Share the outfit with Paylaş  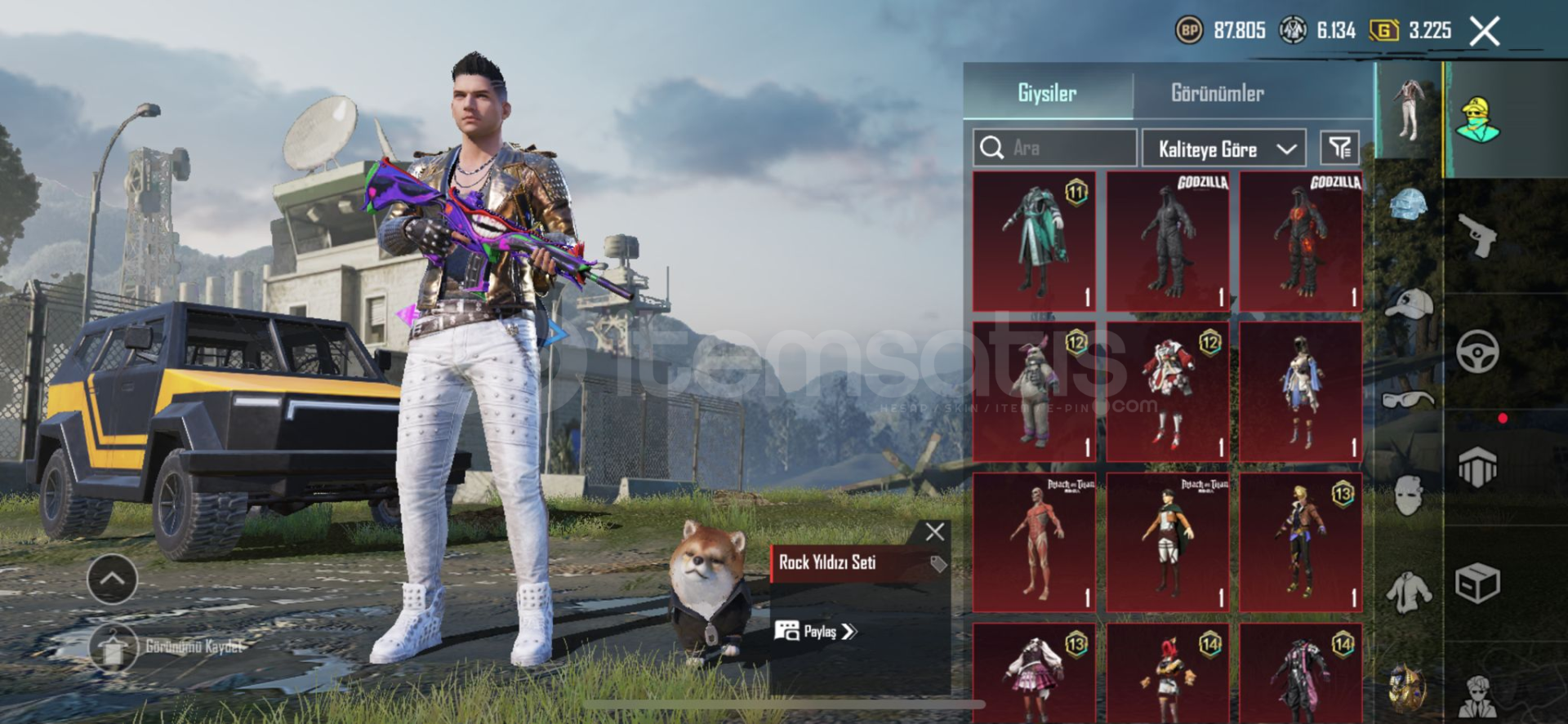[817, 631]
